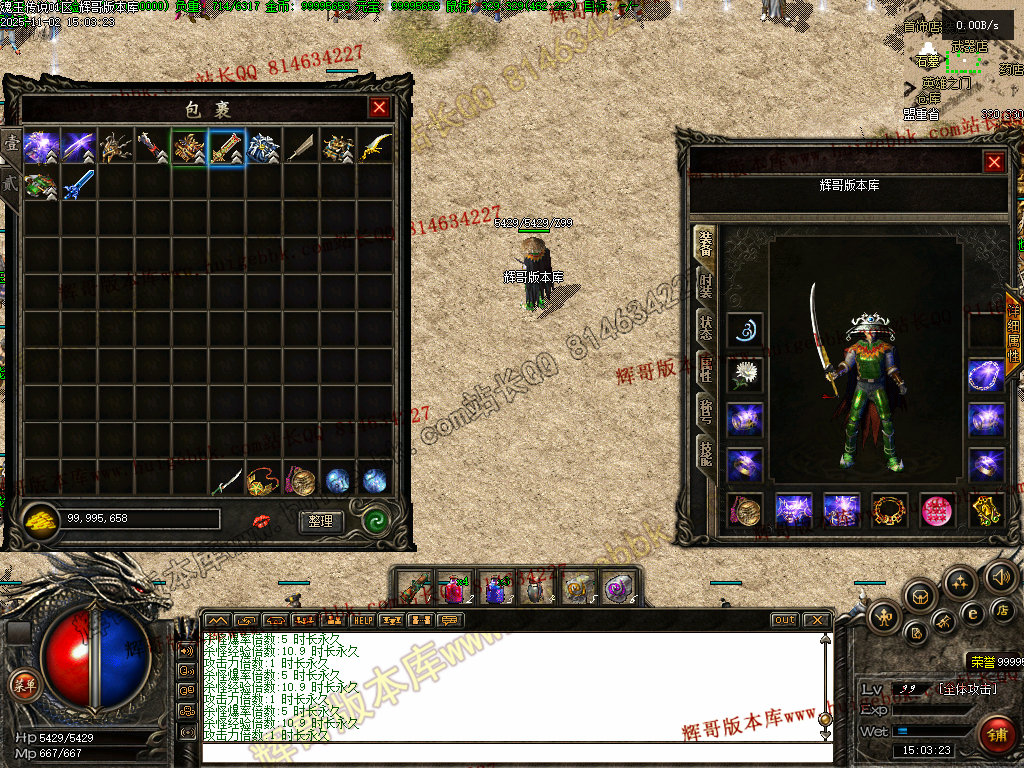Click the gold ingot currency icon
Viewport: 1024px width, 768px height.
41,521
